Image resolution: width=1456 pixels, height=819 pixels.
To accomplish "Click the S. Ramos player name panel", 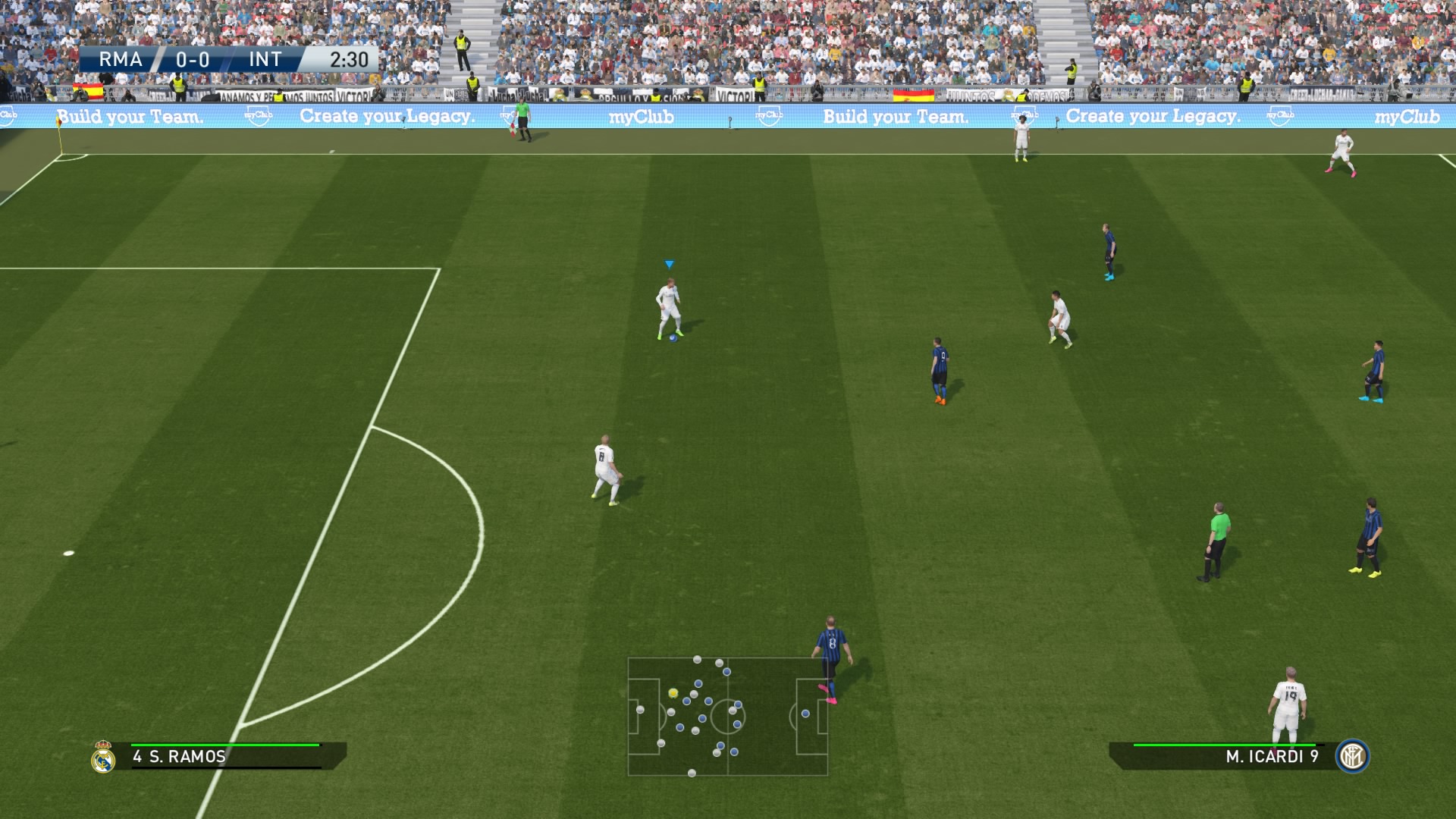I will click(x=227, y=756).
